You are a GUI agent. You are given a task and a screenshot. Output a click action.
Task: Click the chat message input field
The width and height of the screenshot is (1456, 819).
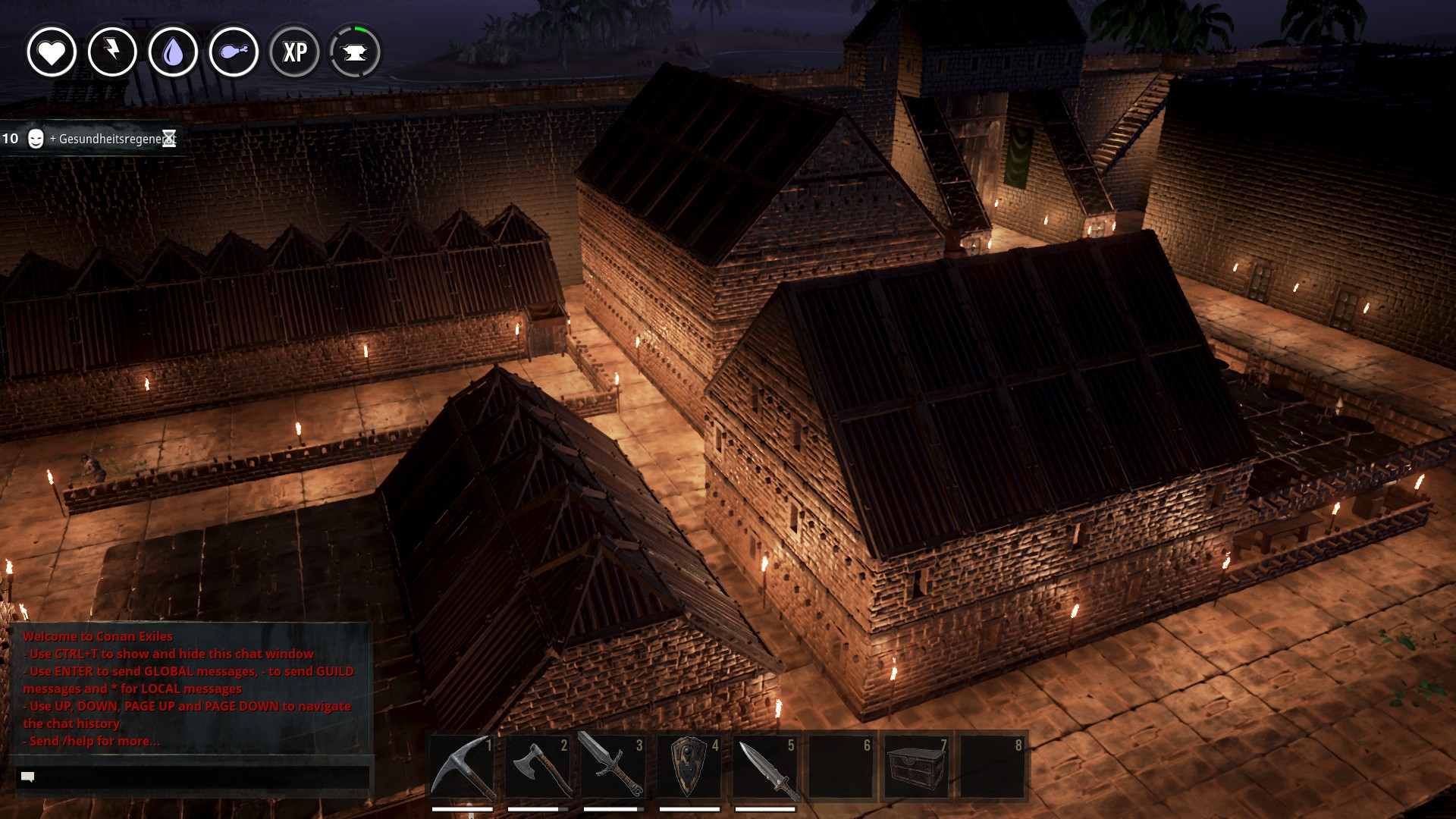point(193,777)
